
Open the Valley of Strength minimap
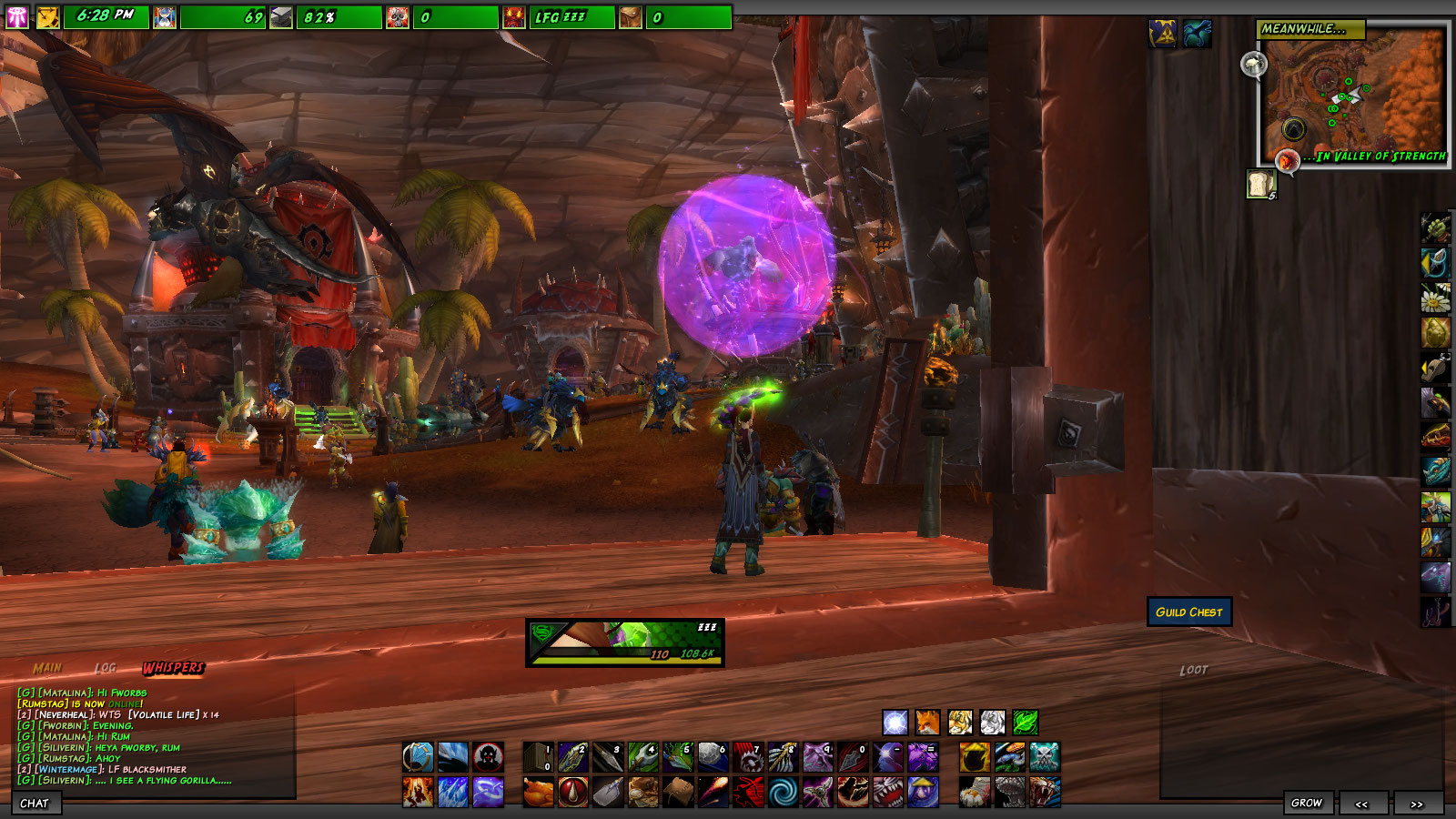[1351, 96]
